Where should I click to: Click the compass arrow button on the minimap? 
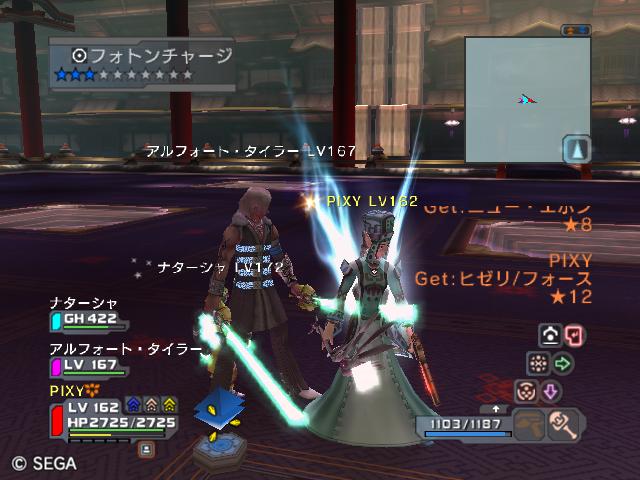576,150
